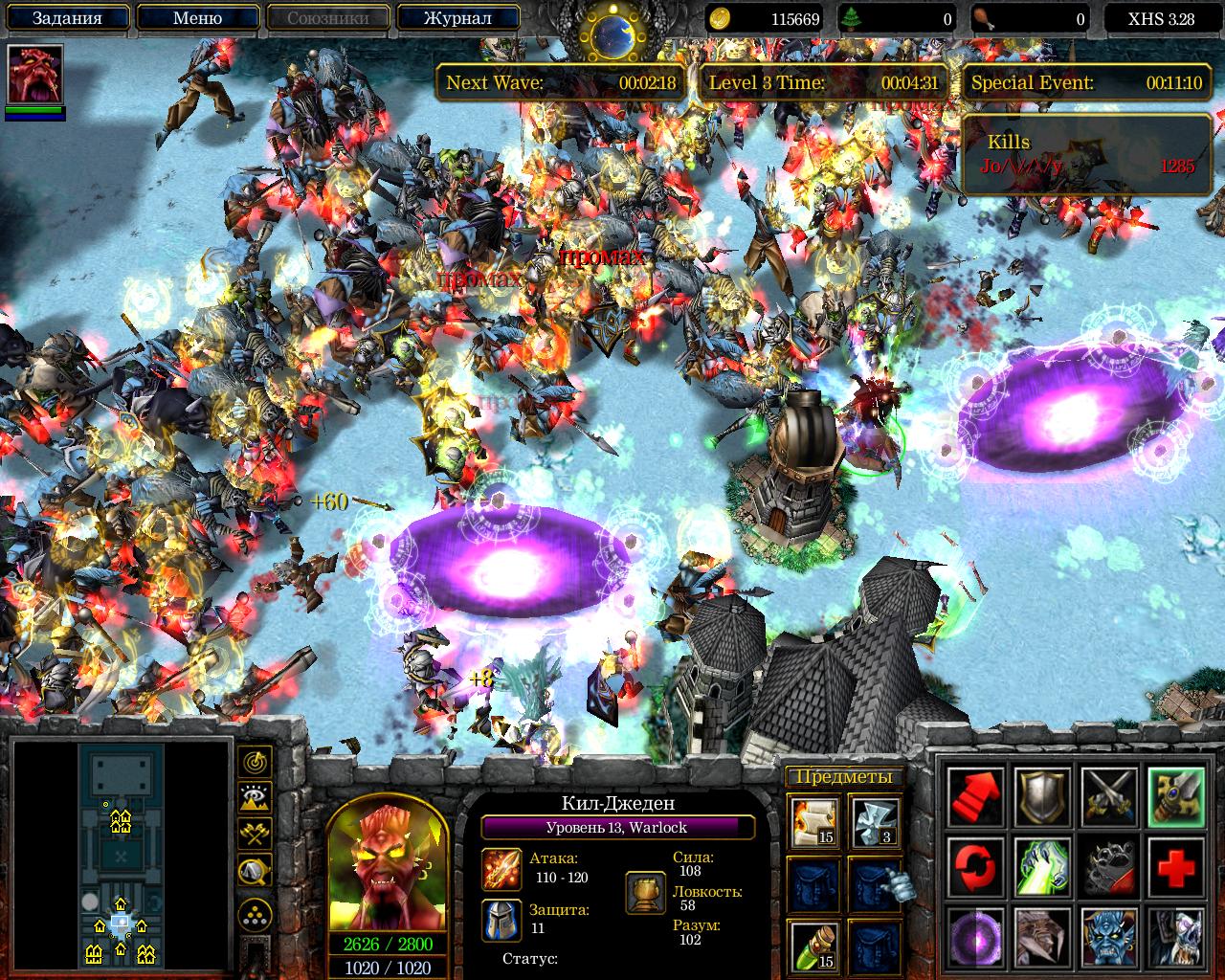Open hero skills with the red cross
1225x980 pixels.
[x=1176, y=865]
